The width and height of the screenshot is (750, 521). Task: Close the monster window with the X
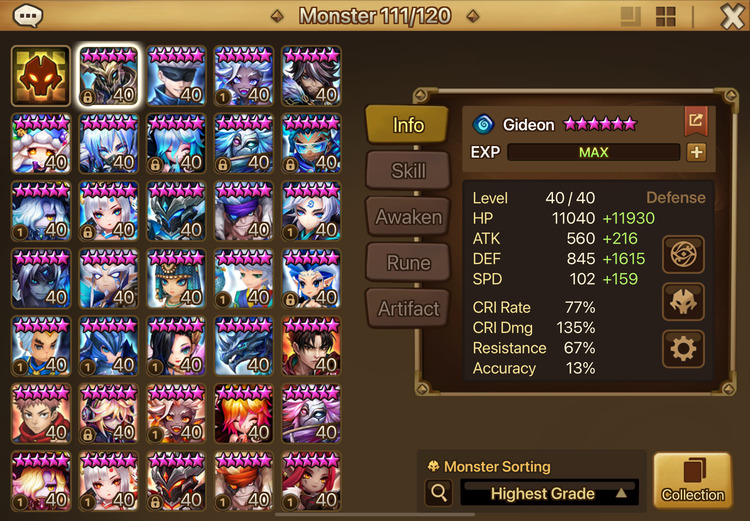coord(731,16)
